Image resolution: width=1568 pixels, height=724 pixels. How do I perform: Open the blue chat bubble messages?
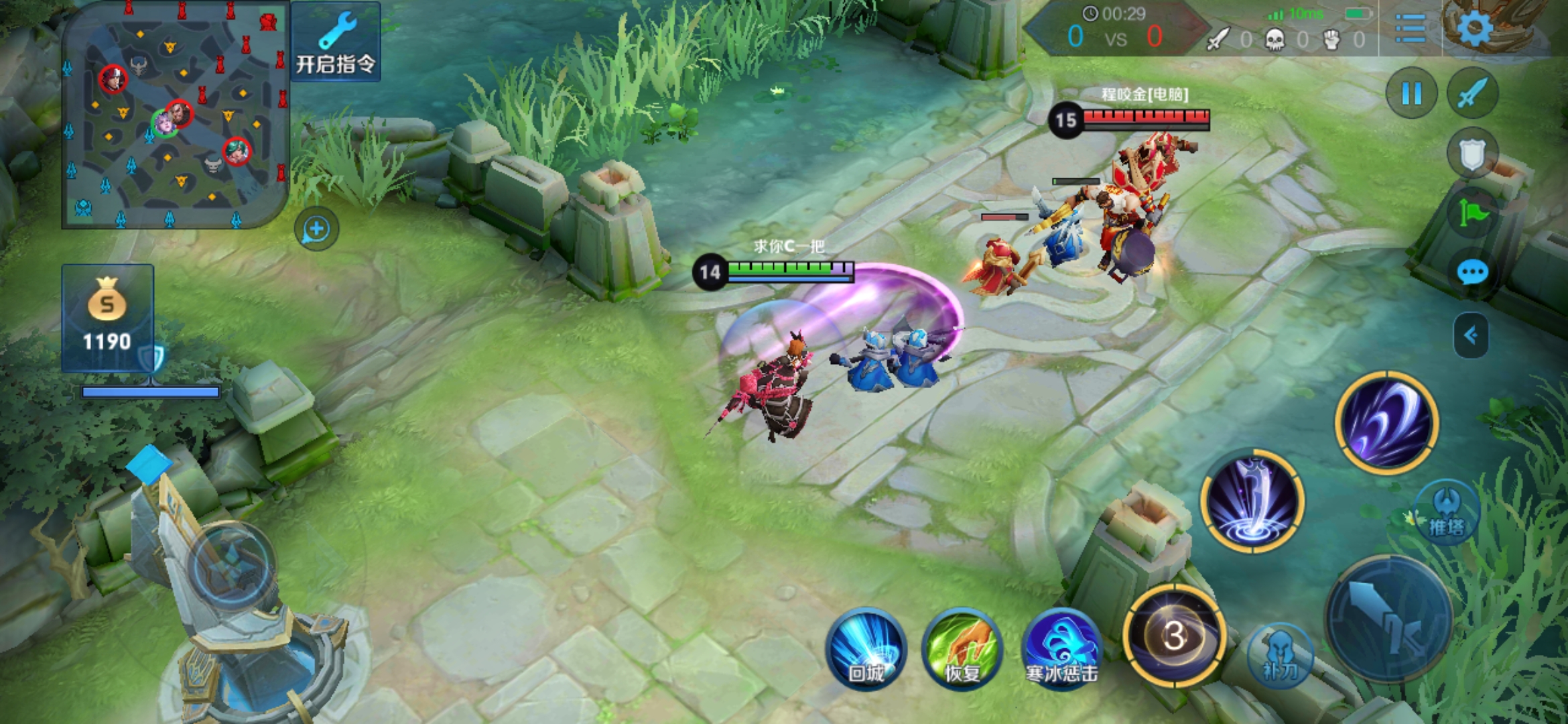pyautogui.click(x=1472, y=273)
